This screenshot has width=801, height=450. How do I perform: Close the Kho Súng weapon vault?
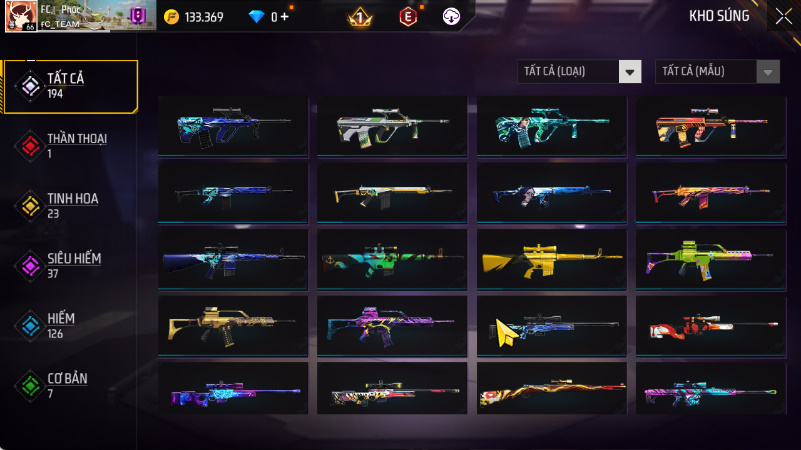tap(783, 16)
